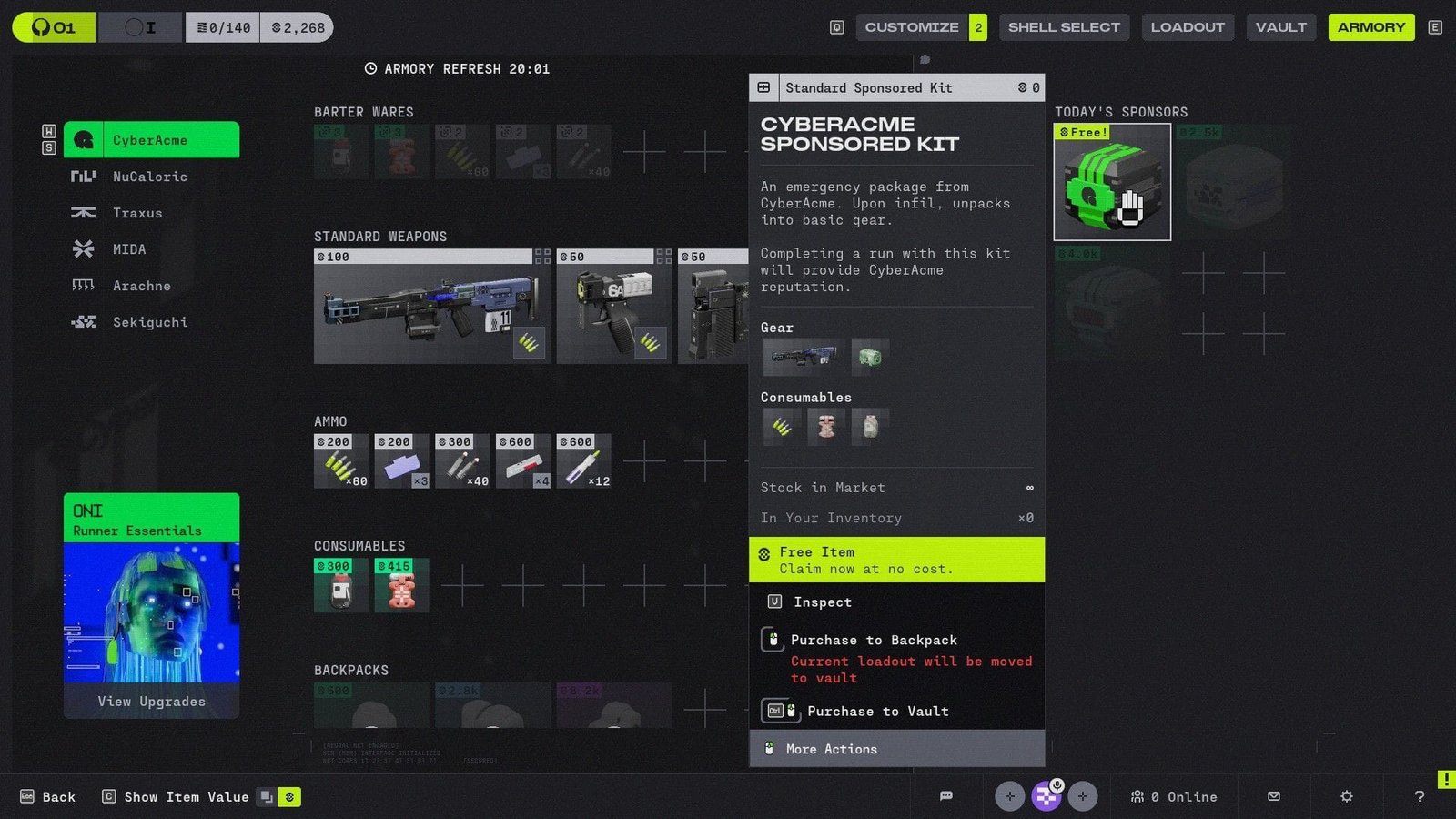Open the mail inbox icon
Image resolution: width=1456 pixels, height=819 pixels.
click(1273, 796)
